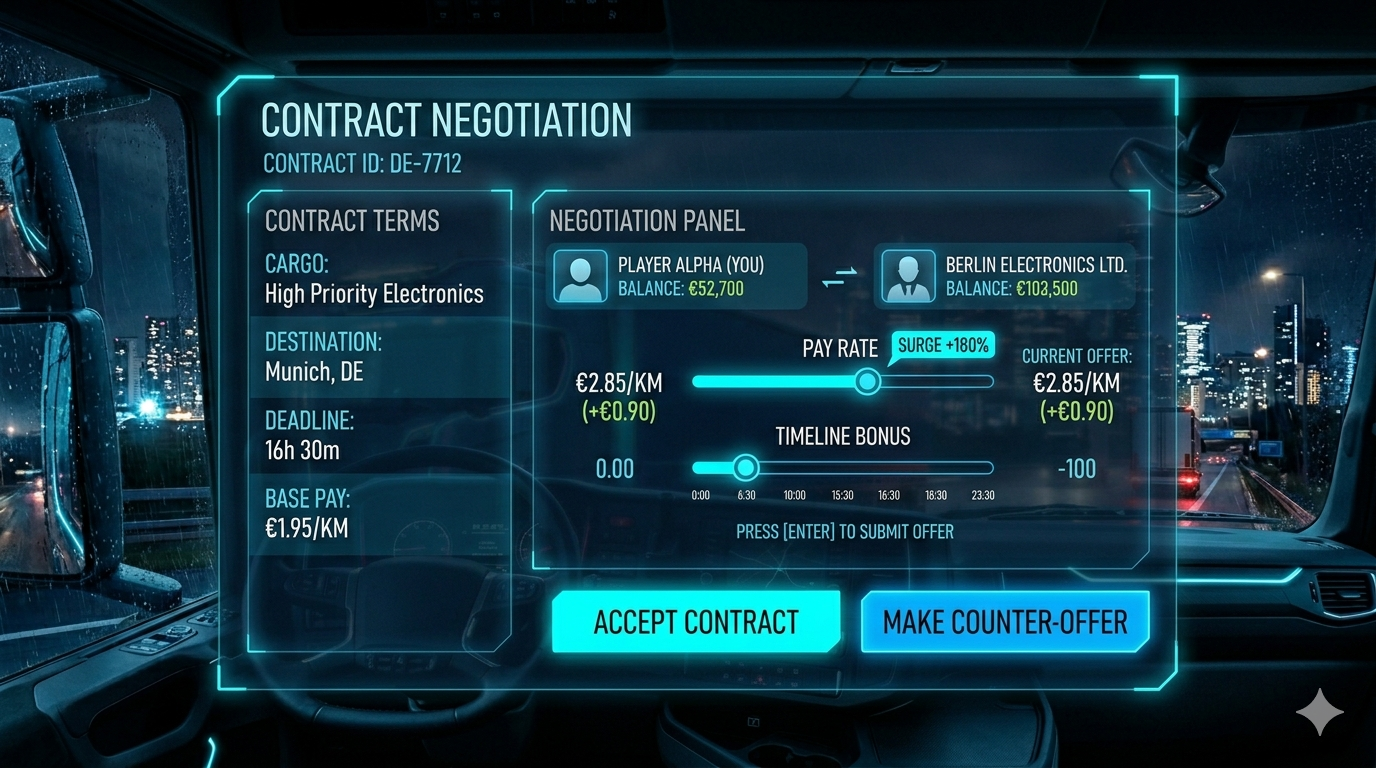Click the Current Offer €2.85/KM display
The height and width of the screenshot is (768, 1376).
pos(1075,383)
